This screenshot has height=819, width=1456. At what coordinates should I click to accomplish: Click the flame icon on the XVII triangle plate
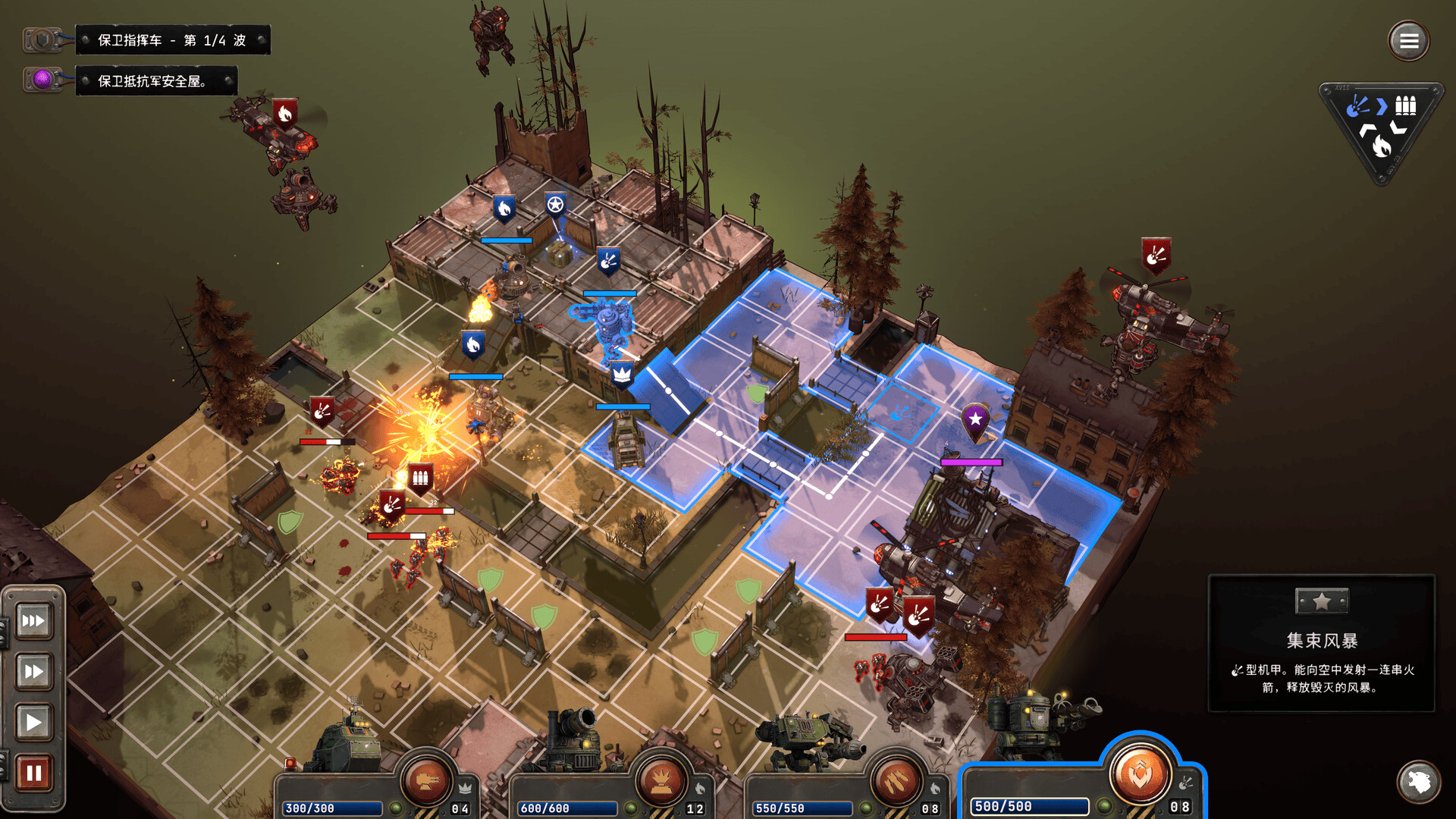1380,146
